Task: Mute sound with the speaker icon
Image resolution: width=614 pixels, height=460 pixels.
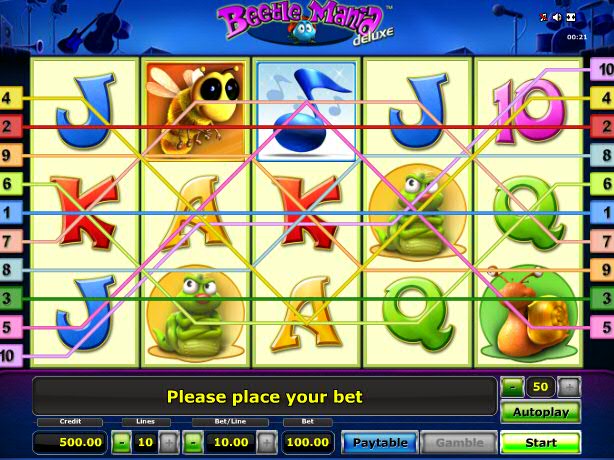Action: [557, 17]
